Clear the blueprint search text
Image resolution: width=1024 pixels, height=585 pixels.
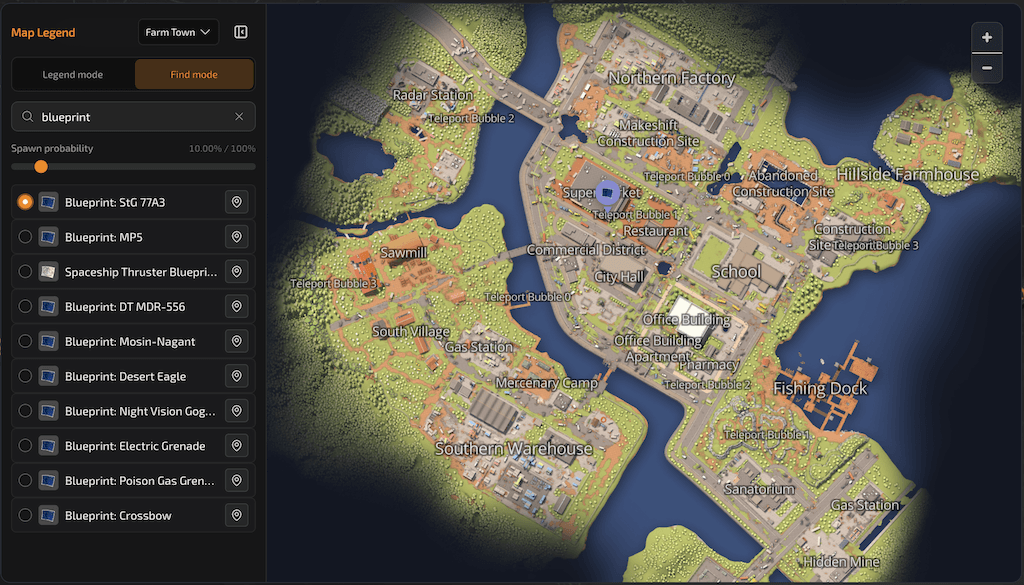(239, 117)
